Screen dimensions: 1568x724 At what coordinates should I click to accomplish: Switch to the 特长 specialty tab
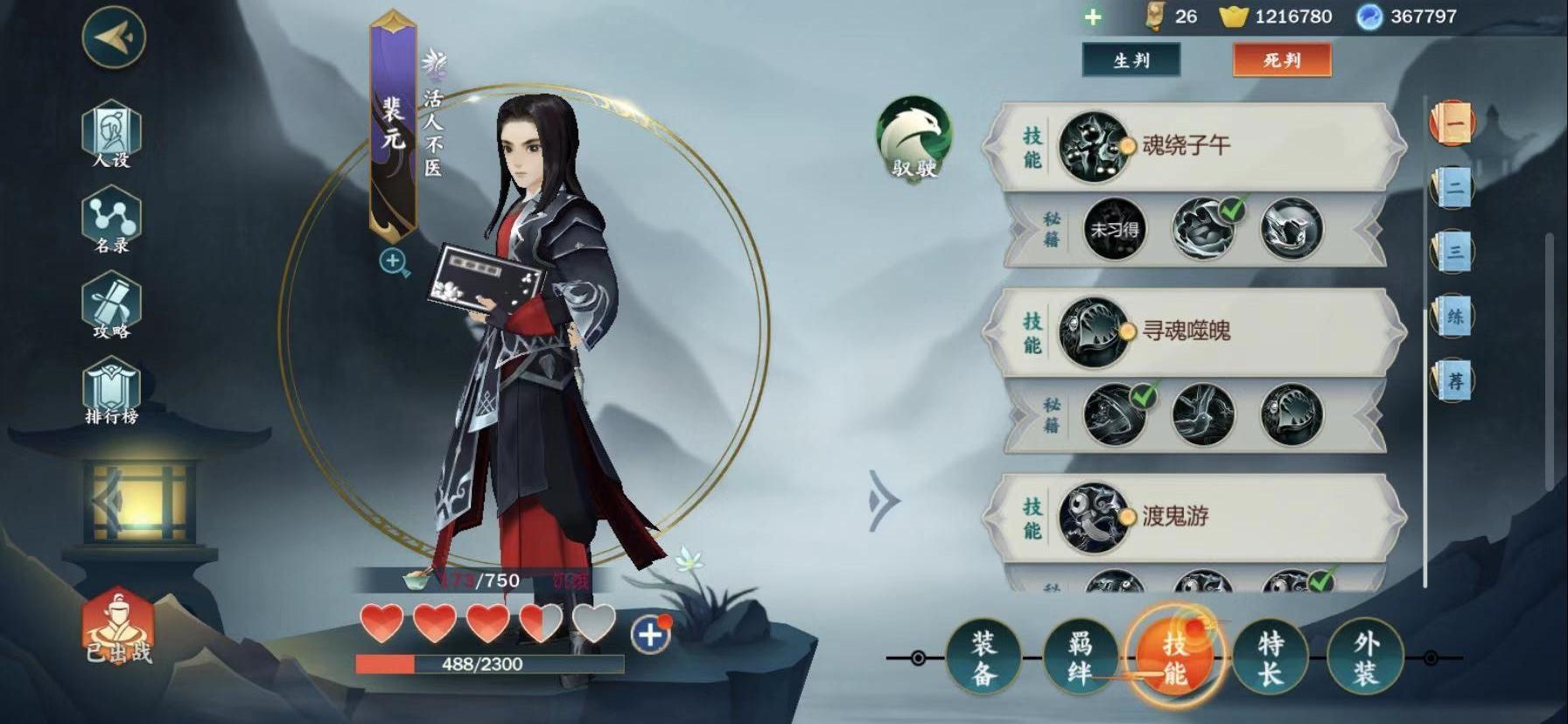1270,658
